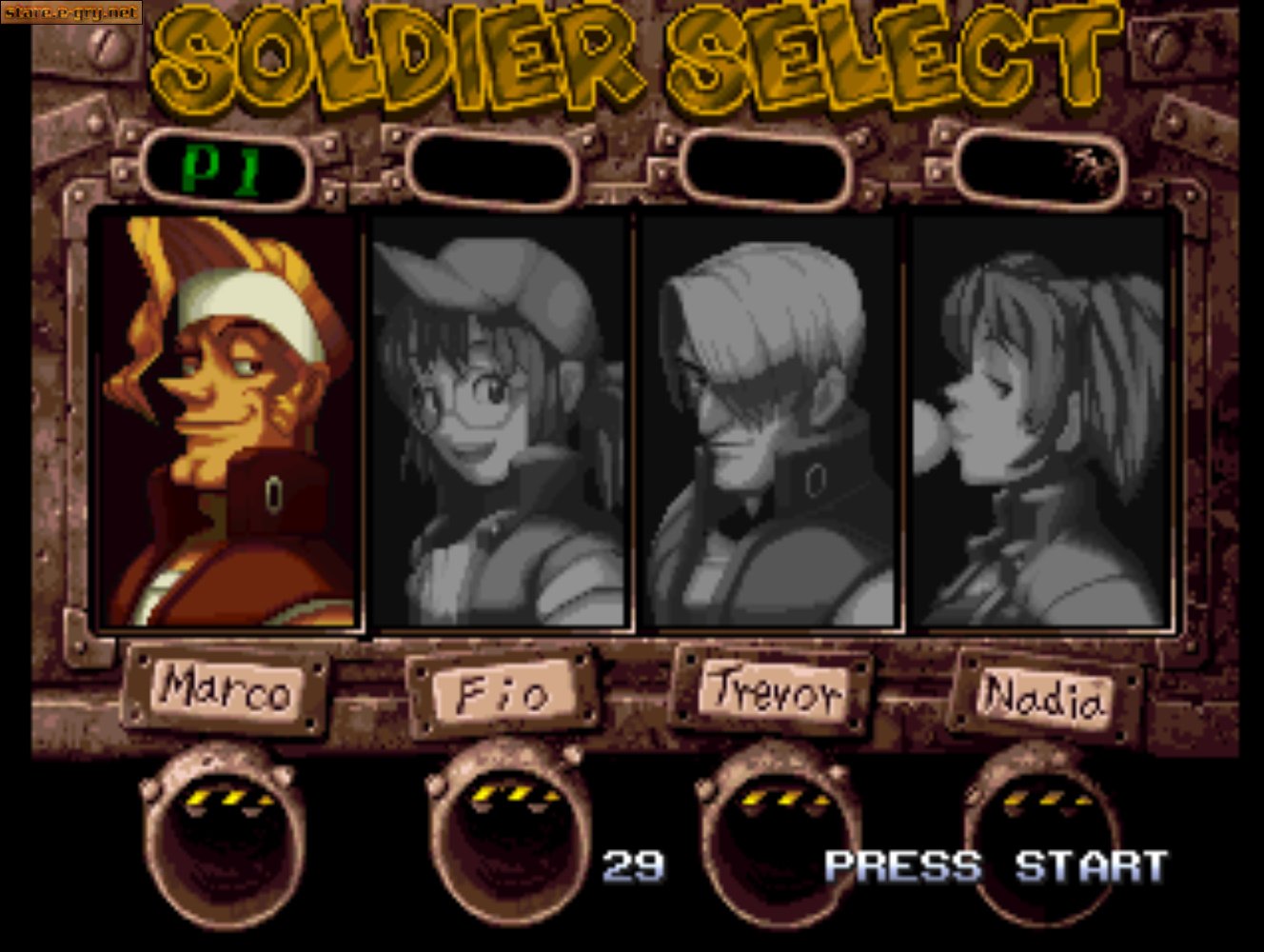Select Trevor's character portrait
Image resolution: width=1264 pixels, height=952 pixels.
click(771, 419)
